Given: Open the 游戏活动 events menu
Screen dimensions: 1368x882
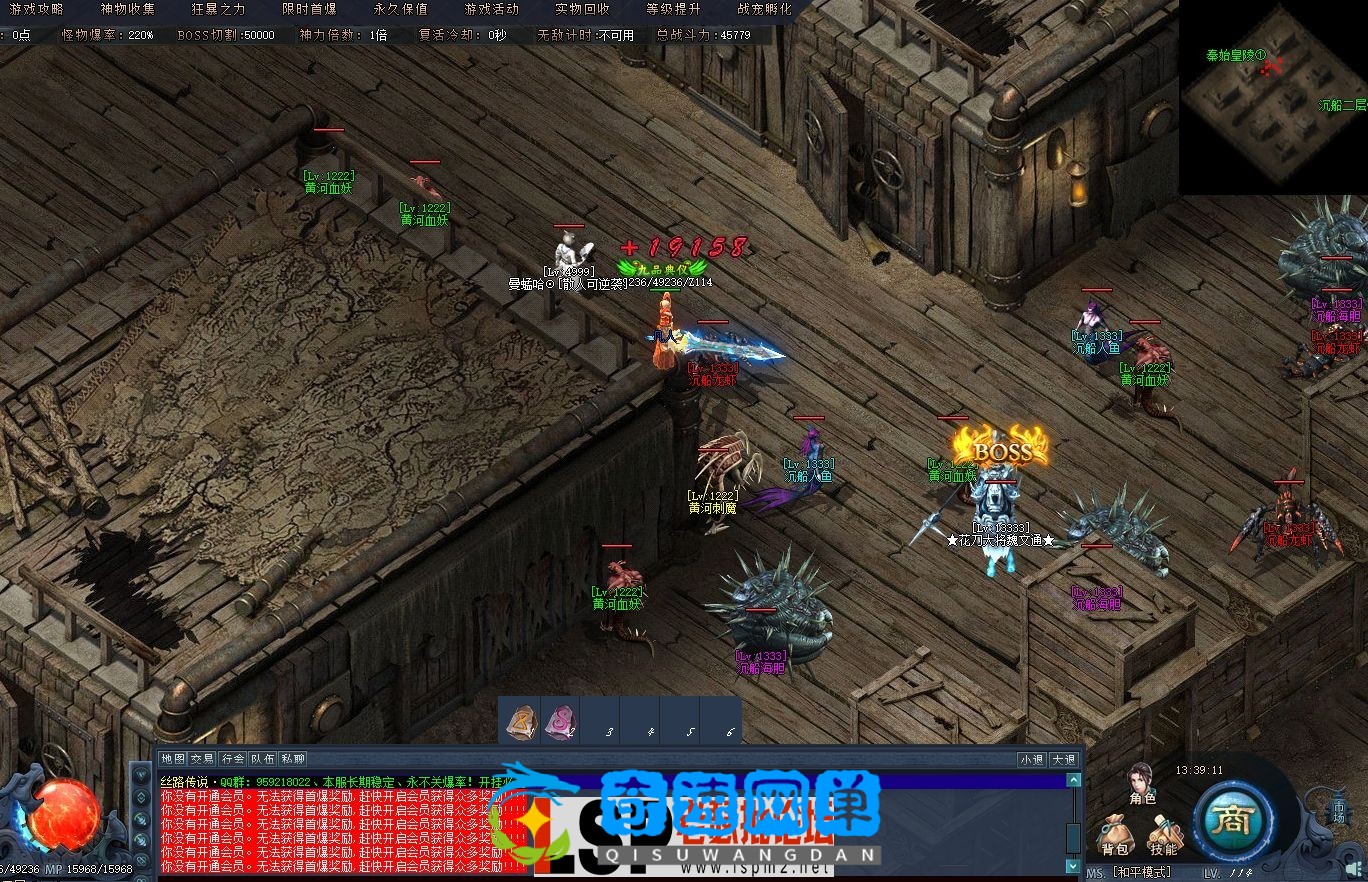Looking at the screenshot, I should 491,9.
